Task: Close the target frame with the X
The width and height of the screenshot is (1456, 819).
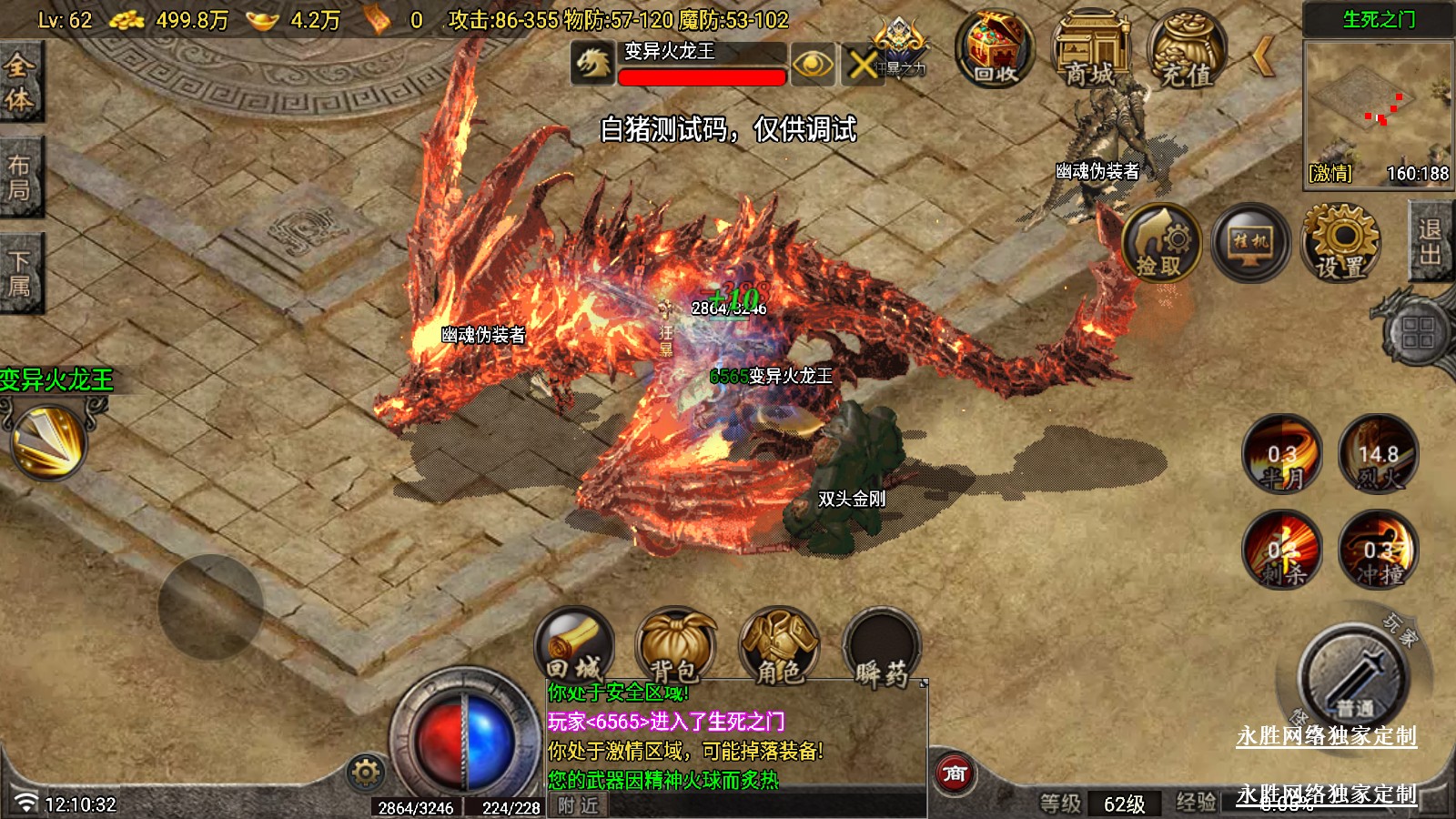Action: [863, 64]
